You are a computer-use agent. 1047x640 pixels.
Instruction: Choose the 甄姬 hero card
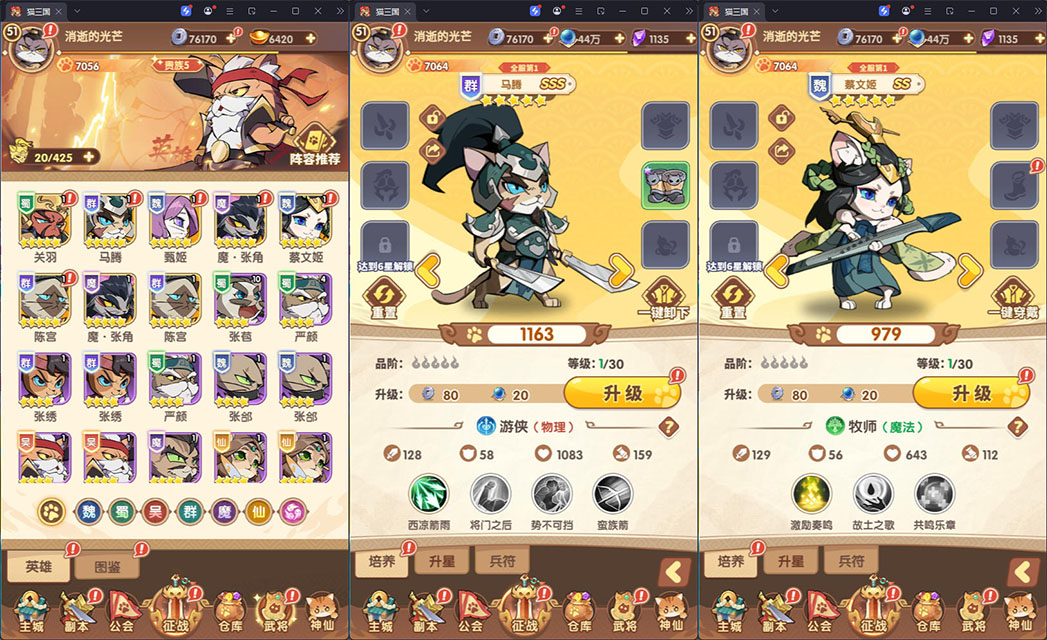tap(174, 220)
